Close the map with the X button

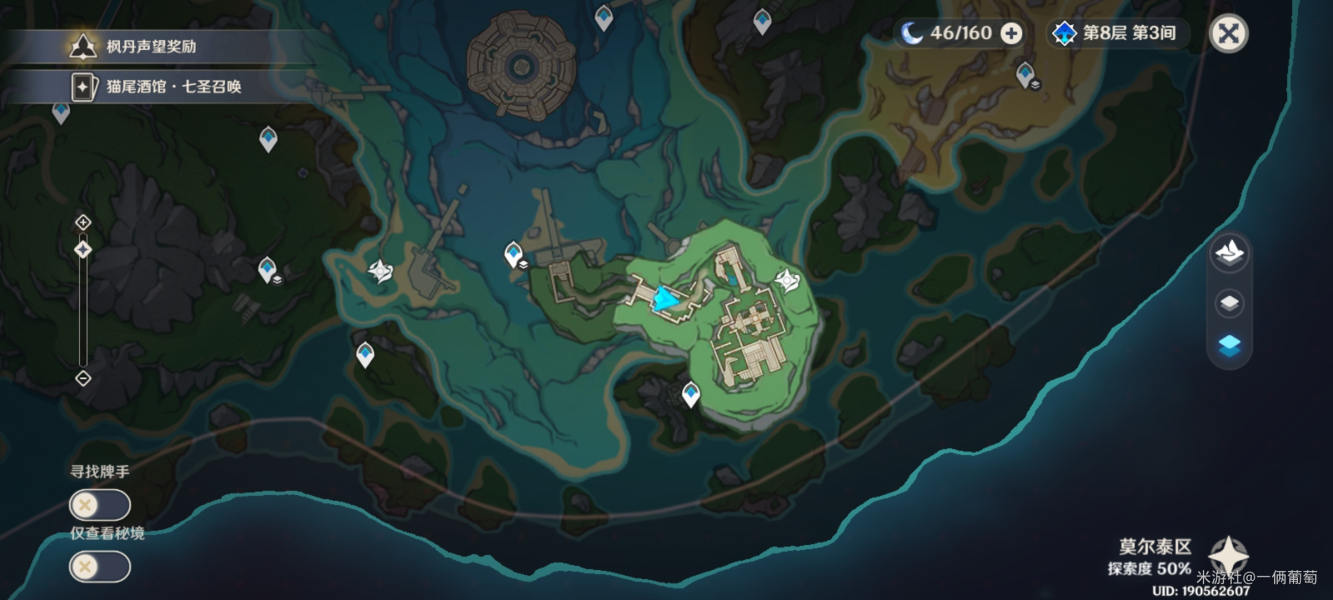(1229, 33)
